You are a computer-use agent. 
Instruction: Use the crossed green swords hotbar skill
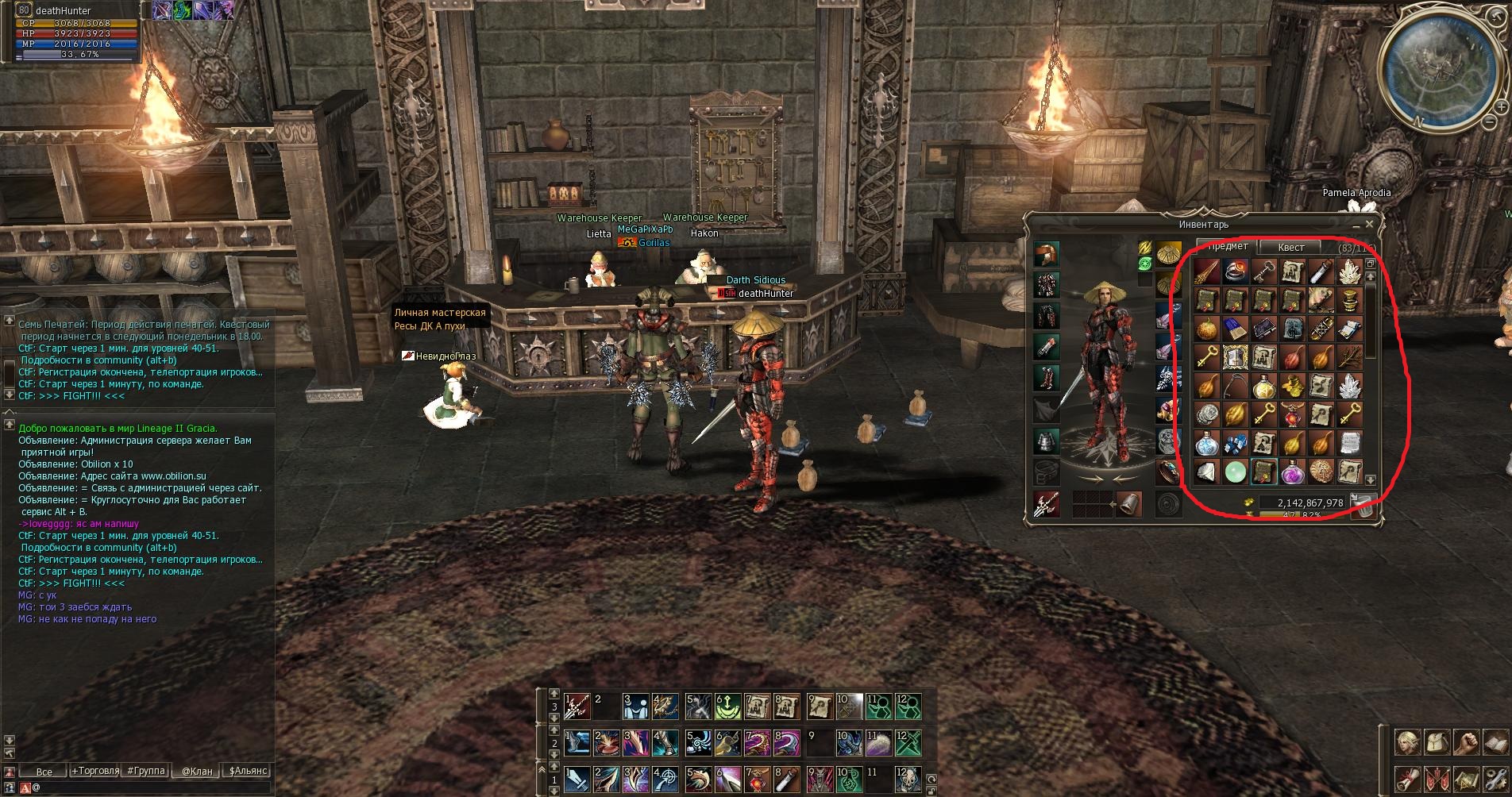click(908, 742)
